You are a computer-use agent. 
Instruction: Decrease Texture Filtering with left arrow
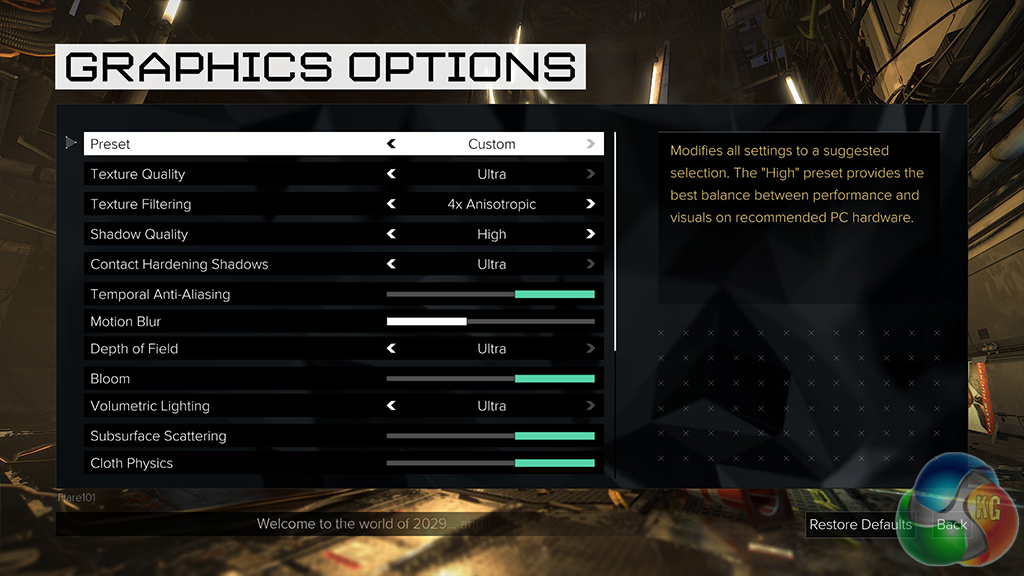(x=392, y=204)
